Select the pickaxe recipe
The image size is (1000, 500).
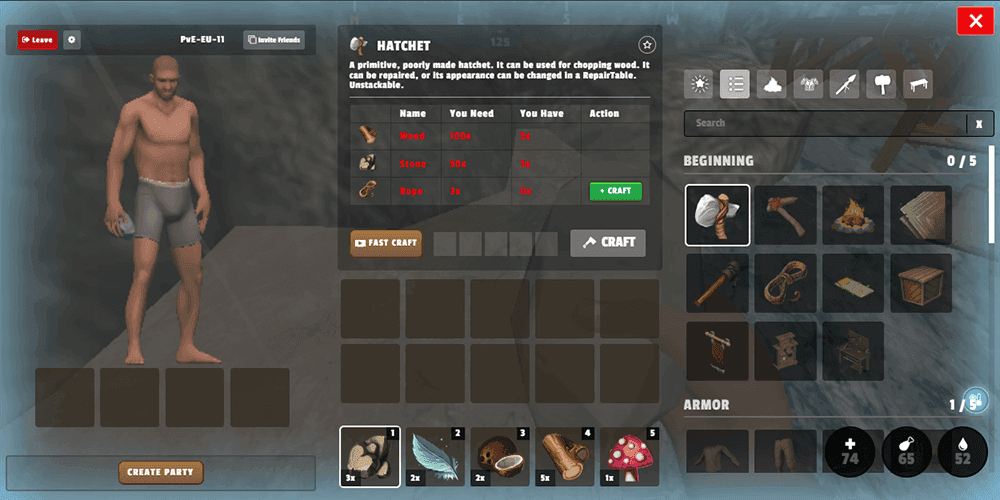pos(785,215)
